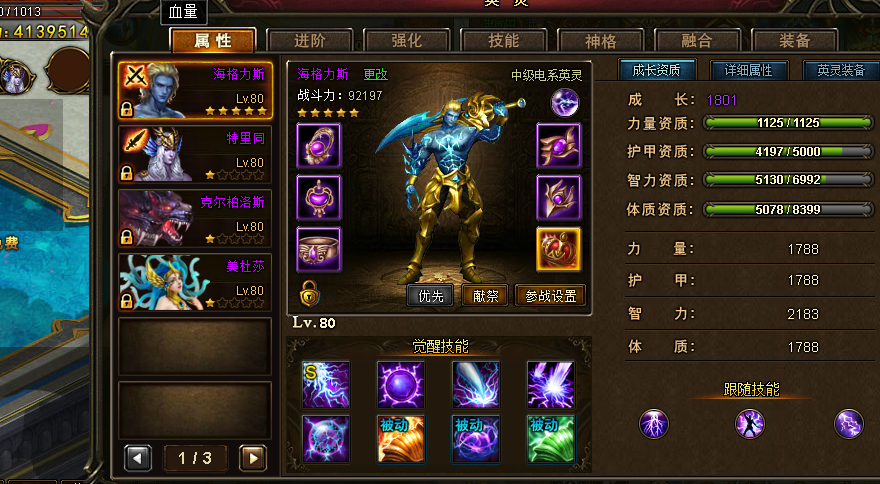Image resolution: width=880 pixels, height=484 pixels.
Task: Switch to the 详细属性 sub-tab
Action: coord(748,71)
